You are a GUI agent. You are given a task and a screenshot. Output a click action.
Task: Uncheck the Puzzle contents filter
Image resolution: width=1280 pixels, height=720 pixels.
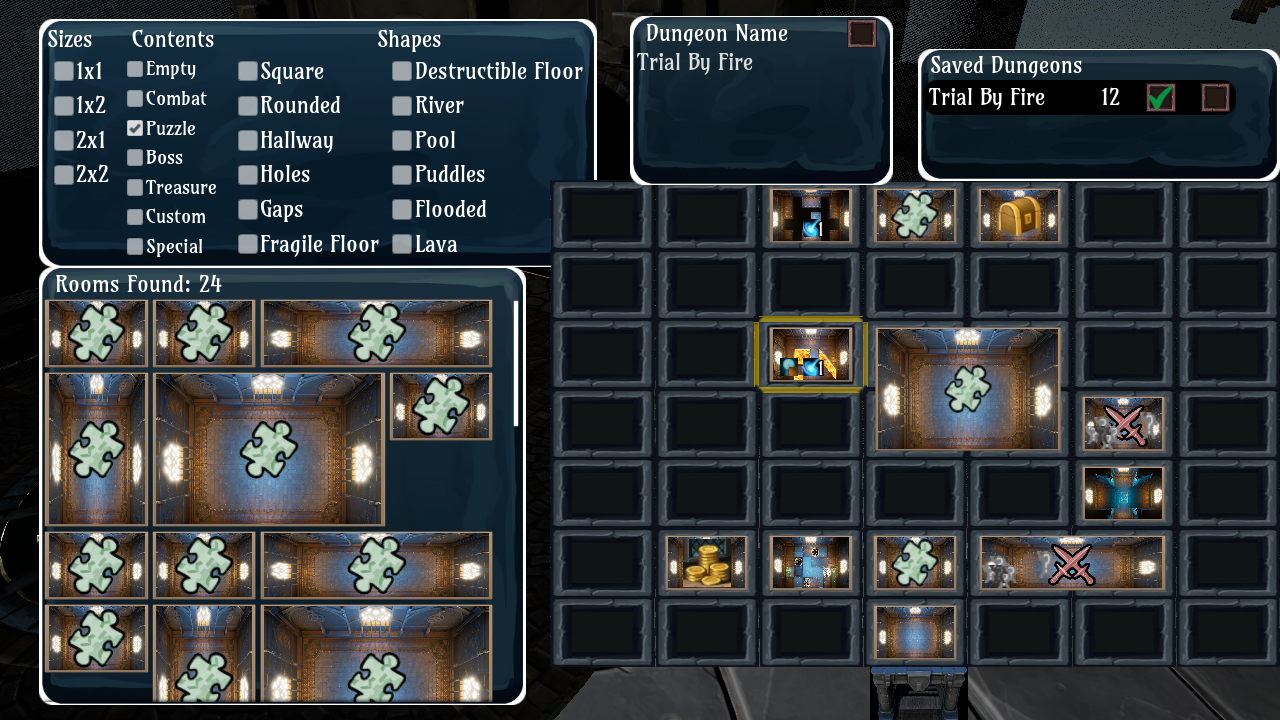pyautogui.click(x=135, y=128)
